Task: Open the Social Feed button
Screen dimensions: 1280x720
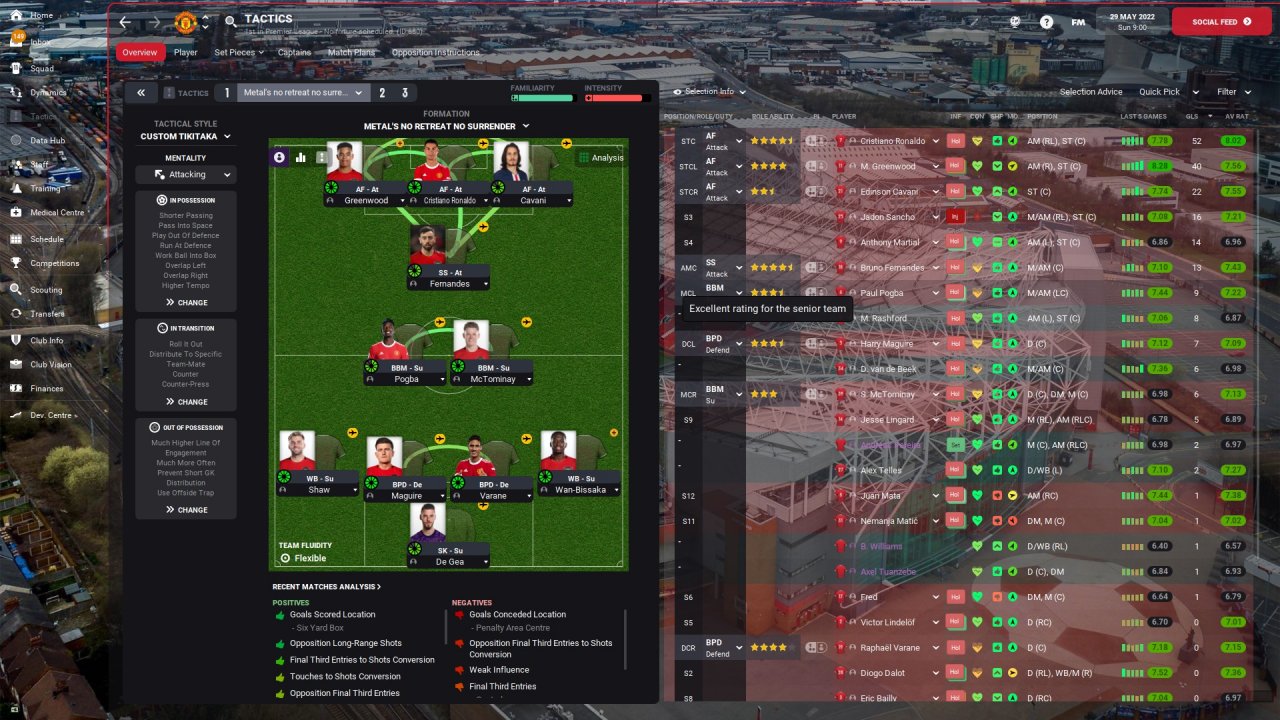Action: [1221, 21]
